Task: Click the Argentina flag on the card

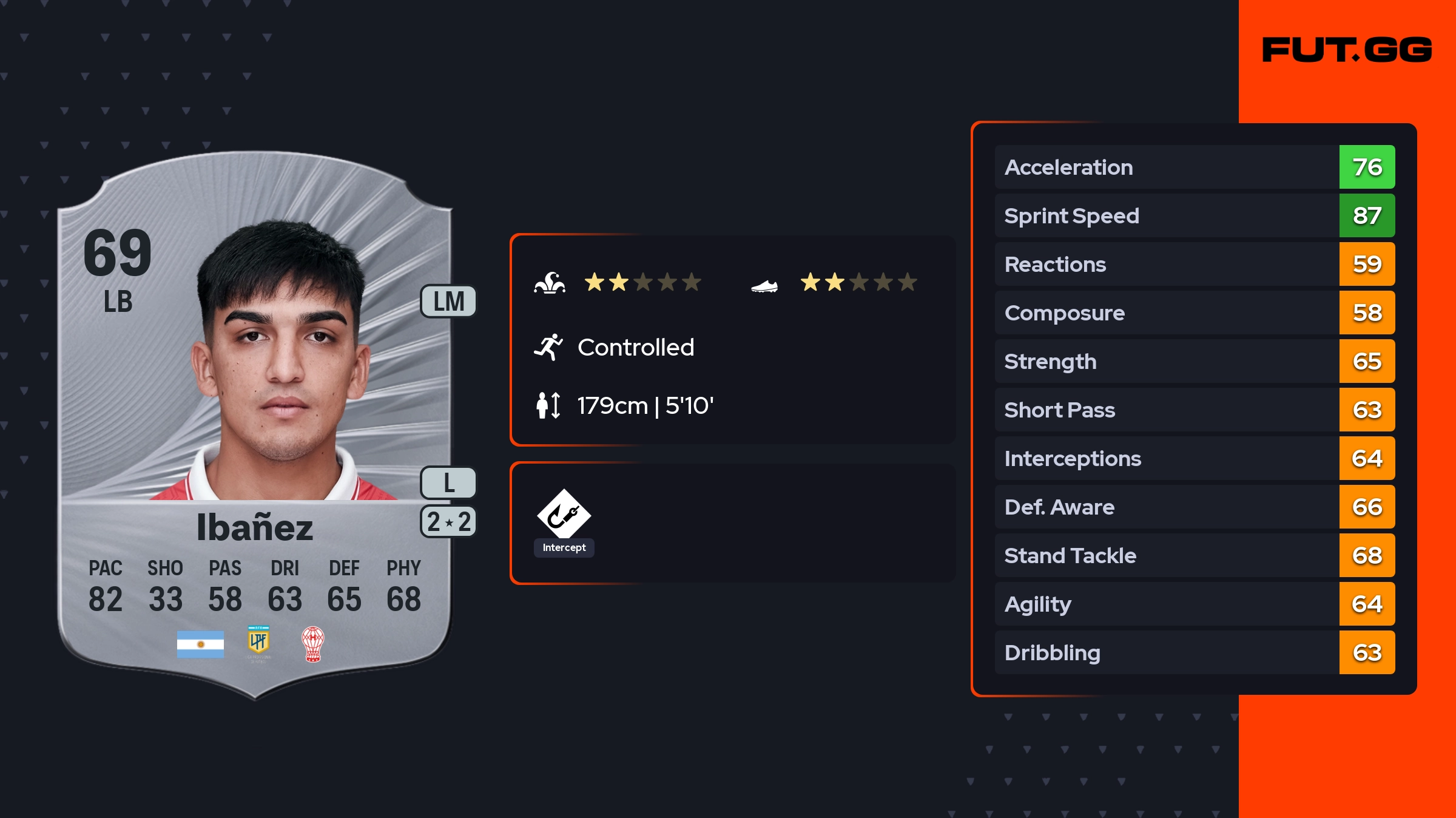Action: pyautogui.click(x=200, y=644)
